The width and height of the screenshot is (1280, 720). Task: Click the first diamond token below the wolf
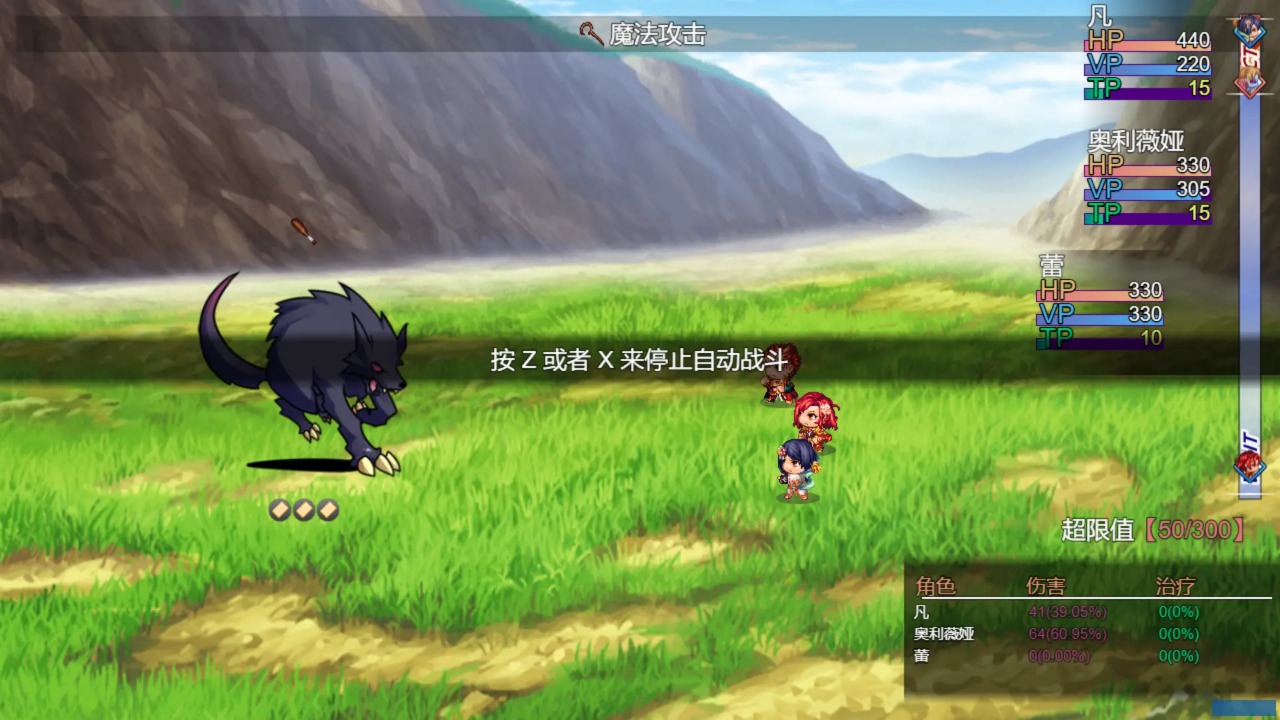click(x=278, y=508)
